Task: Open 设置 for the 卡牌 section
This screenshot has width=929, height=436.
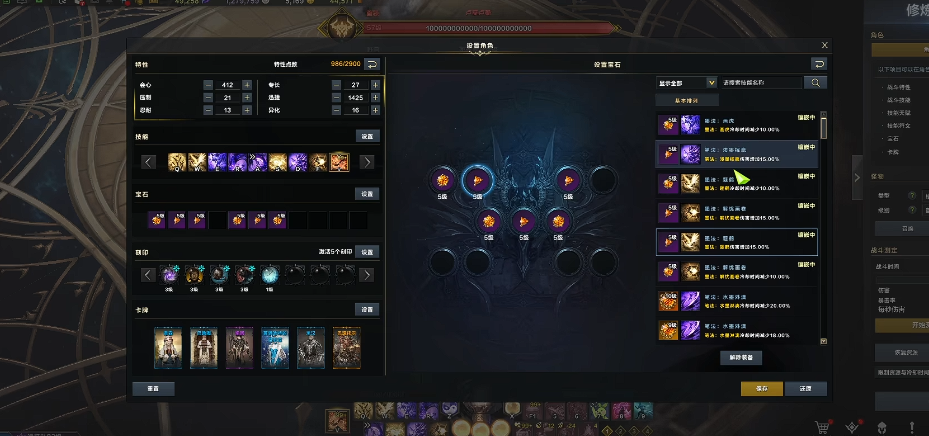Action: point(368,309)
